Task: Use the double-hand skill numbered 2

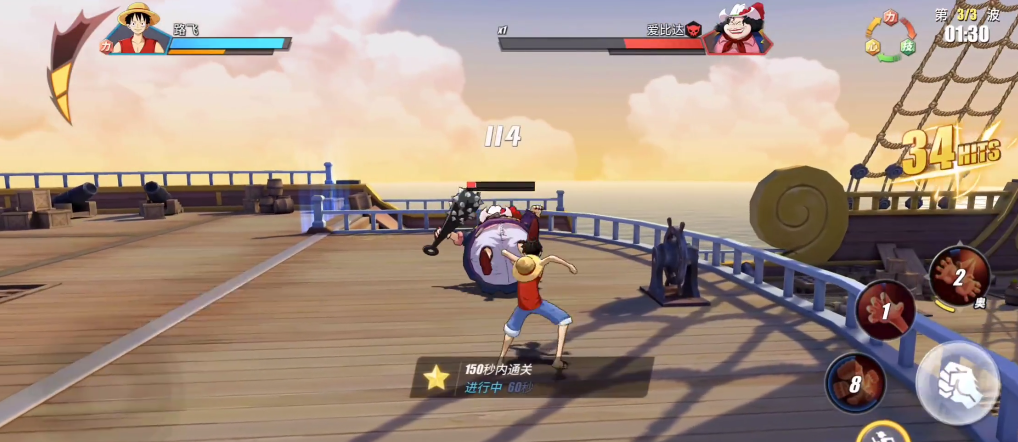Action: click(959, 275)
